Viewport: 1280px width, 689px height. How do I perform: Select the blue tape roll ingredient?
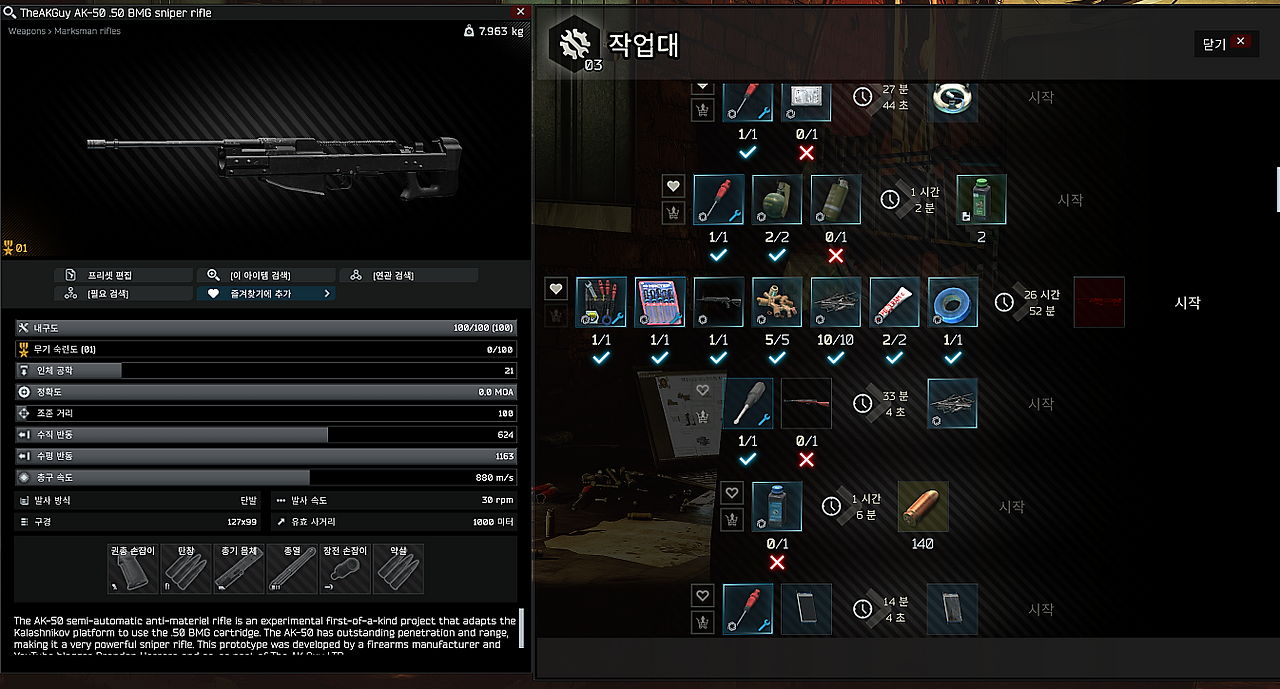click(953, 302)
